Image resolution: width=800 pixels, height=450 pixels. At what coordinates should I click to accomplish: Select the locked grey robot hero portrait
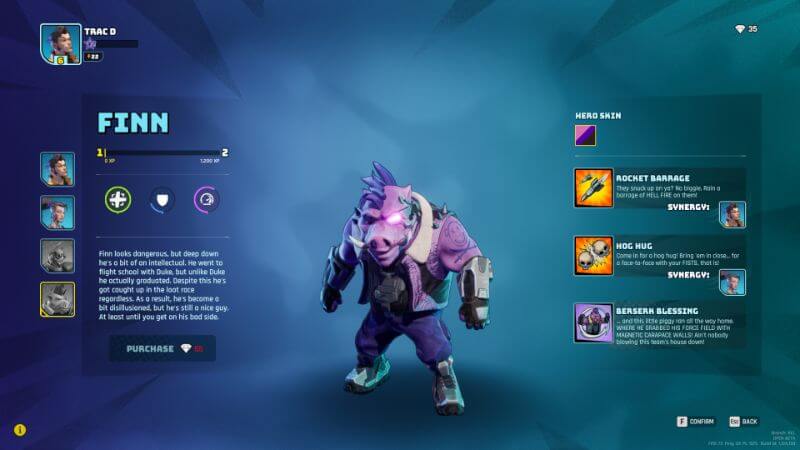tap(57, 255)
